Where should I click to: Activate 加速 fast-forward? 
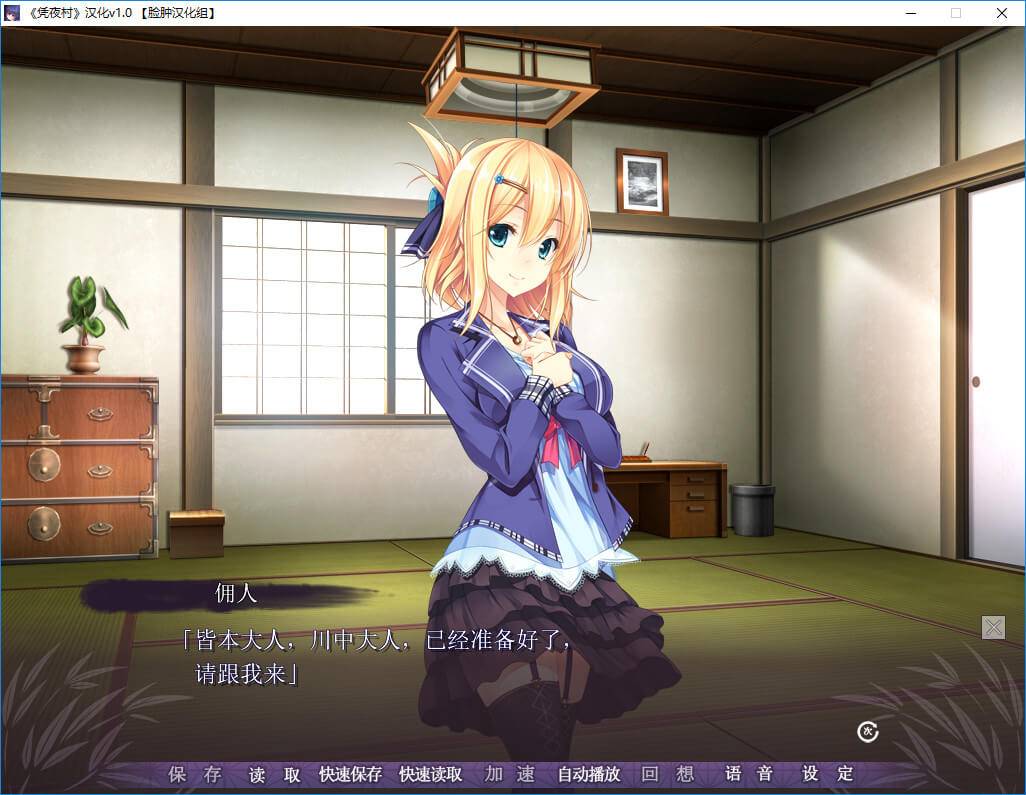tap(509, 774)
